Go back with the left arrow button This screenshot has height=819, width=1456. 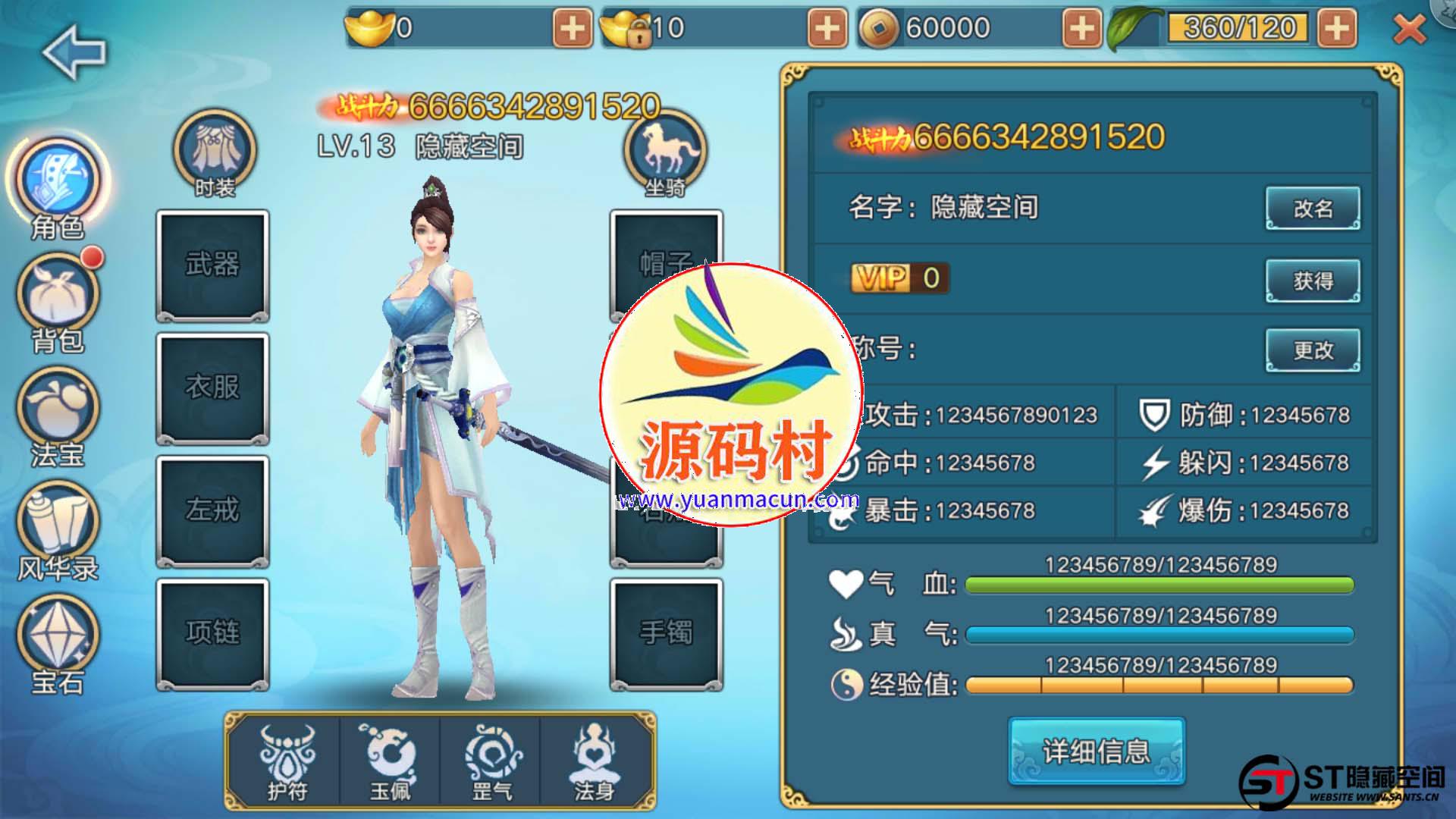pyautogui.click(x=74, y=52)
